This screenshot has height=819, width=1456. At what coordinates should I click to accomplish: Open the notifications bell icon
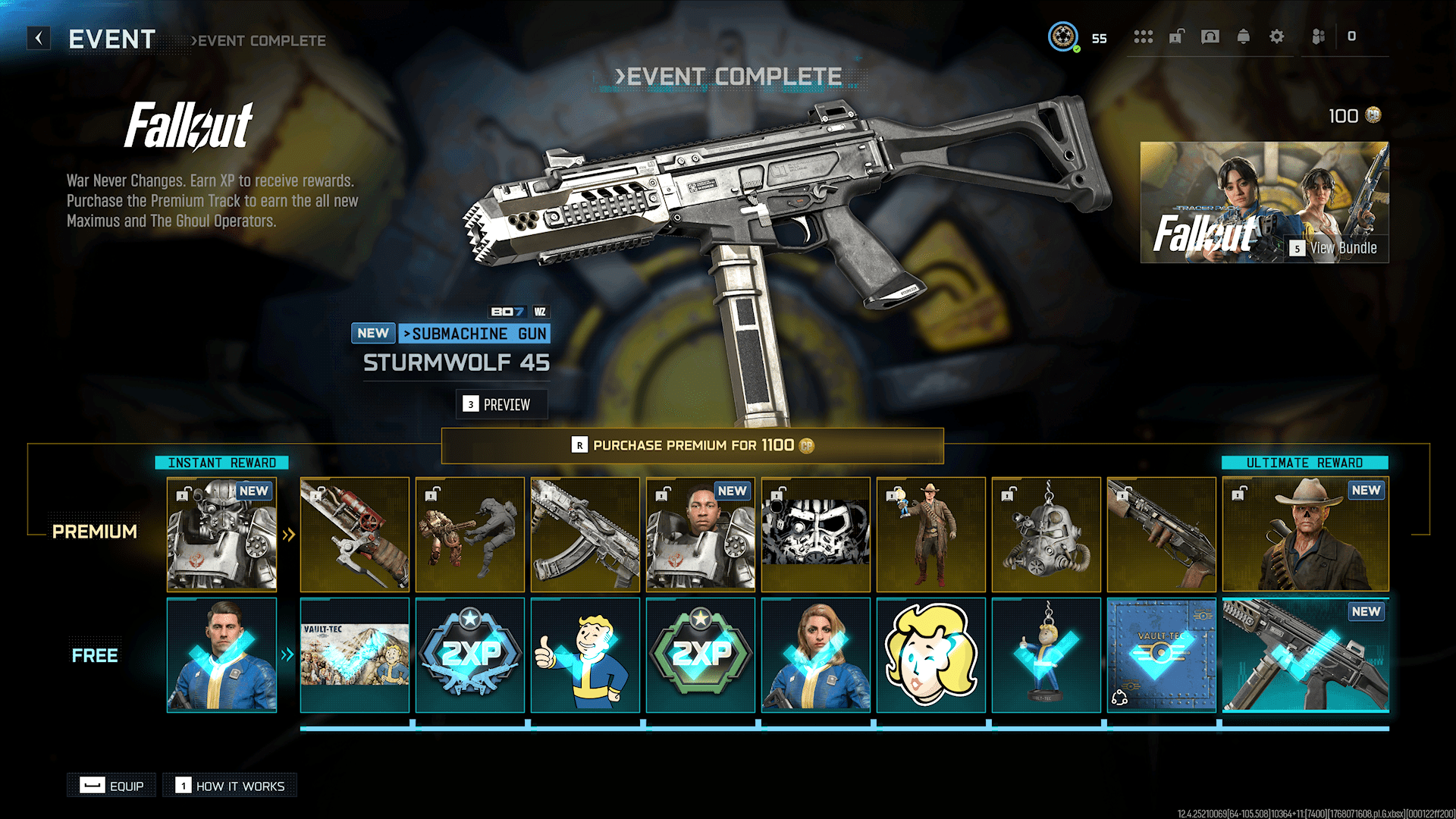click(1244, 36)
